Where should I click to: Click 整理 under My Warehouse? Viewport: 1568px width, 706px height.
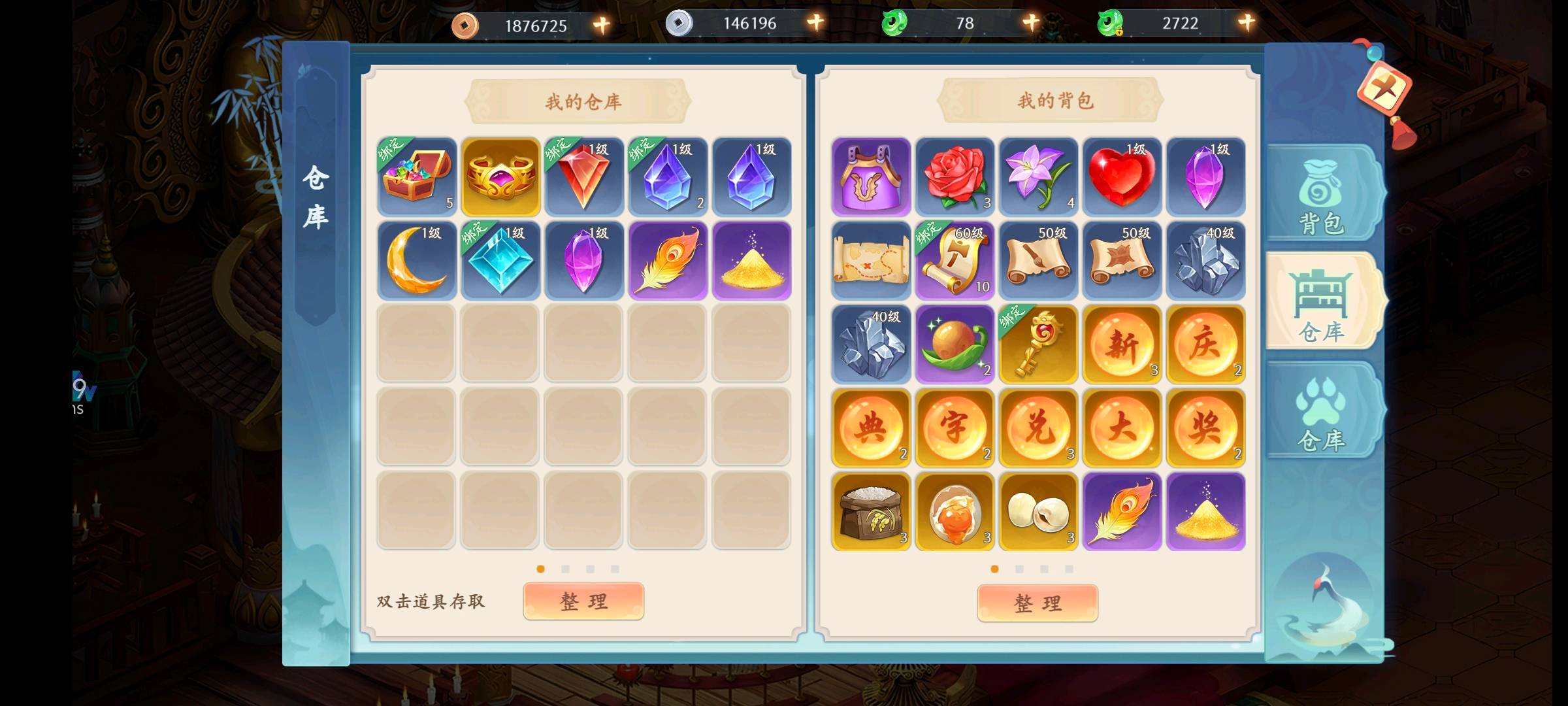(x=583, y=601)
